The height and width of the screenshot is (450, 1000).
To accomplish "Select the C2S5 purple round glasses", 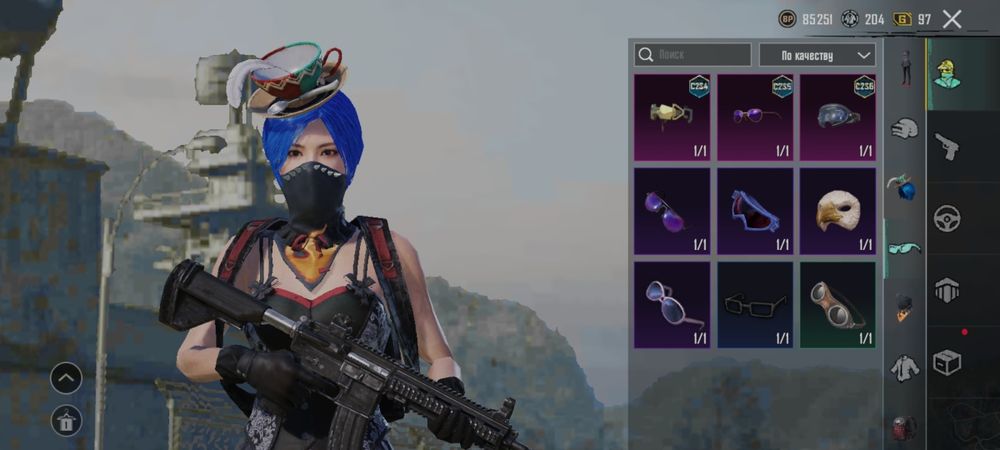I will tap(755, 117).
